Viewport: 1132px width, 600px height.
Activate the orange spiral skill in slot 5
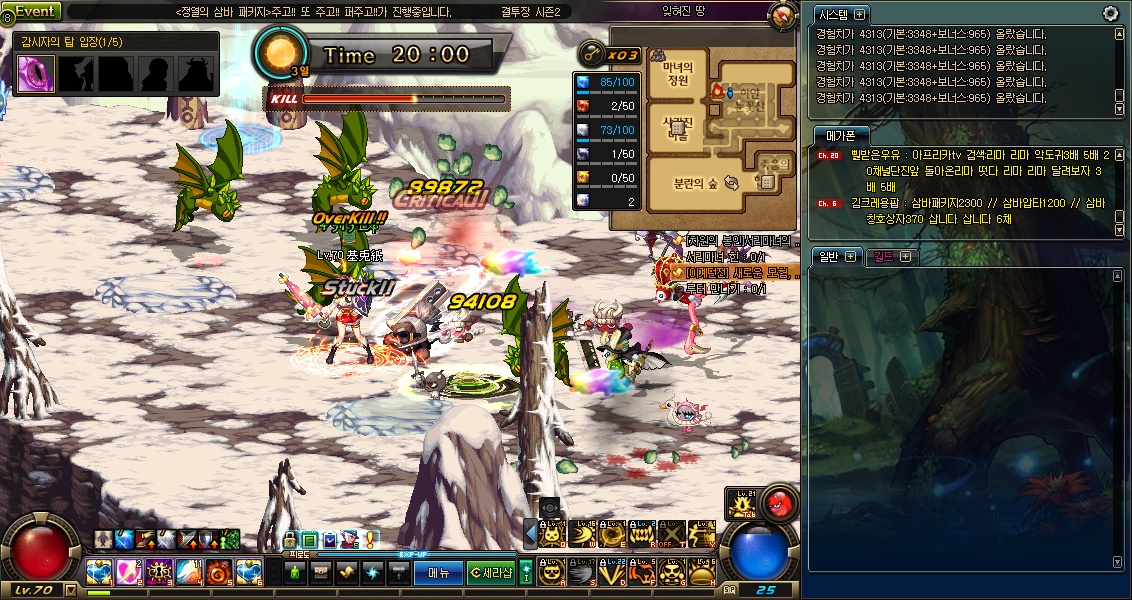tap(219, 573)
